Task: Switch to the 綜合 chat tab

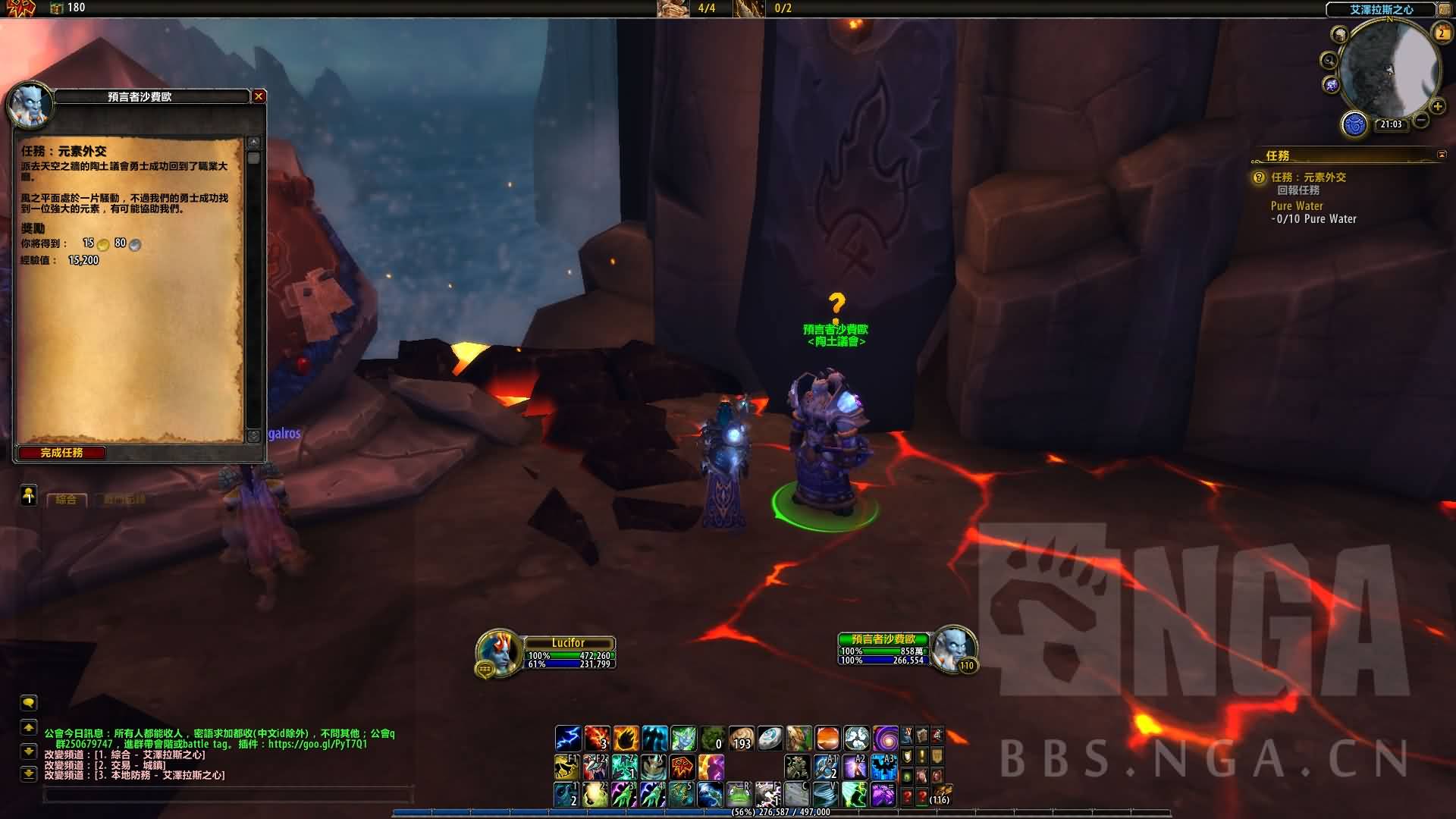Action: (67, 500)
